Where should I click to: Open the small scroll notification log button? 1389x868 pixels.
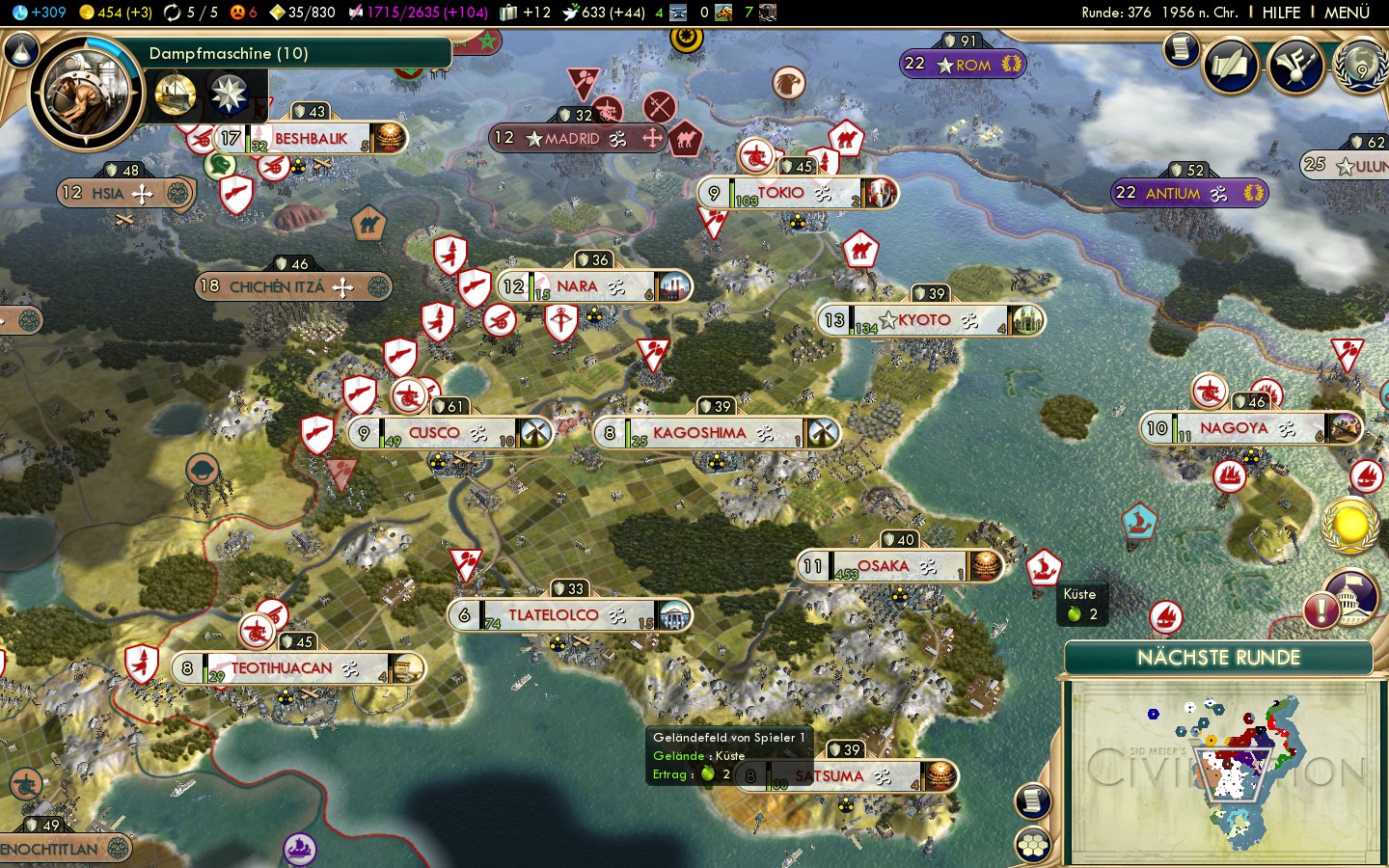(1181, 50)
